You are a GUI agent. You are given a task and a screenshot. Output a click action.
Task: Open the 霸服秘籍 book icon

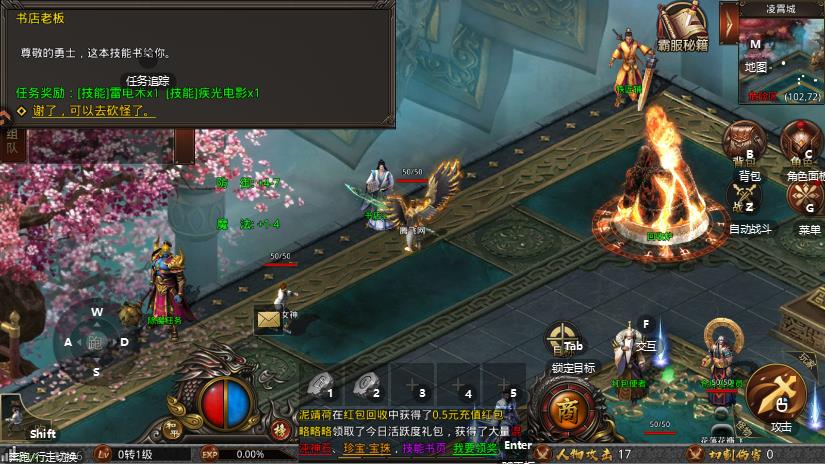click(x=682, y=28)
